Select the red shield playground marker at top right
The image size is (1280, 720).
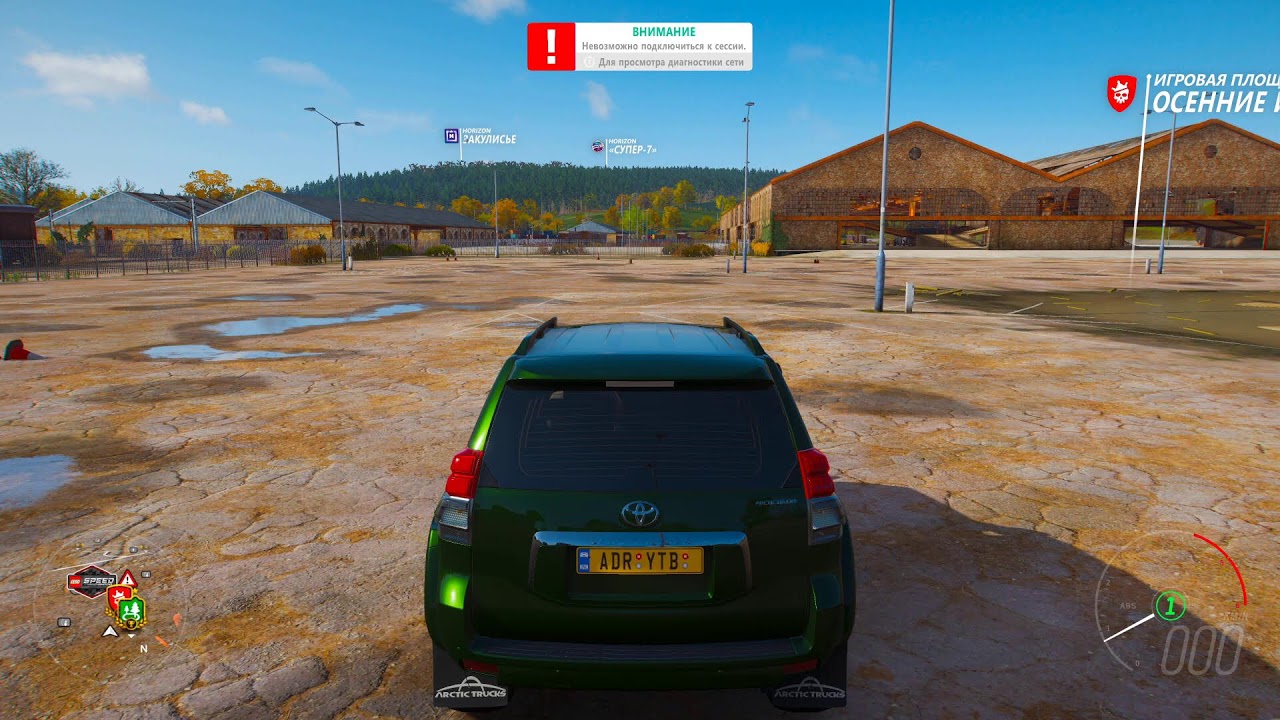(1121, 93)
